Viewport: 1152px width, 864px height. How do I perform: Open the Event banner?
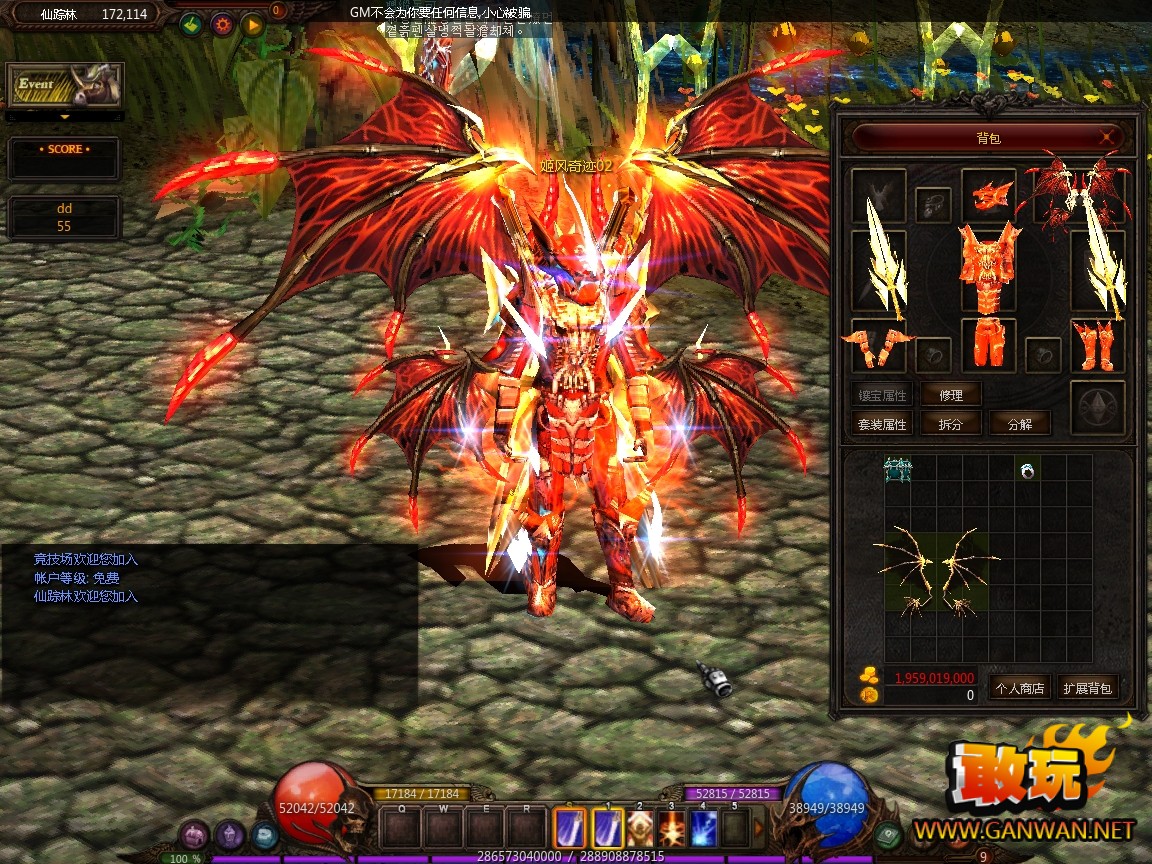(x=65, y=86)
